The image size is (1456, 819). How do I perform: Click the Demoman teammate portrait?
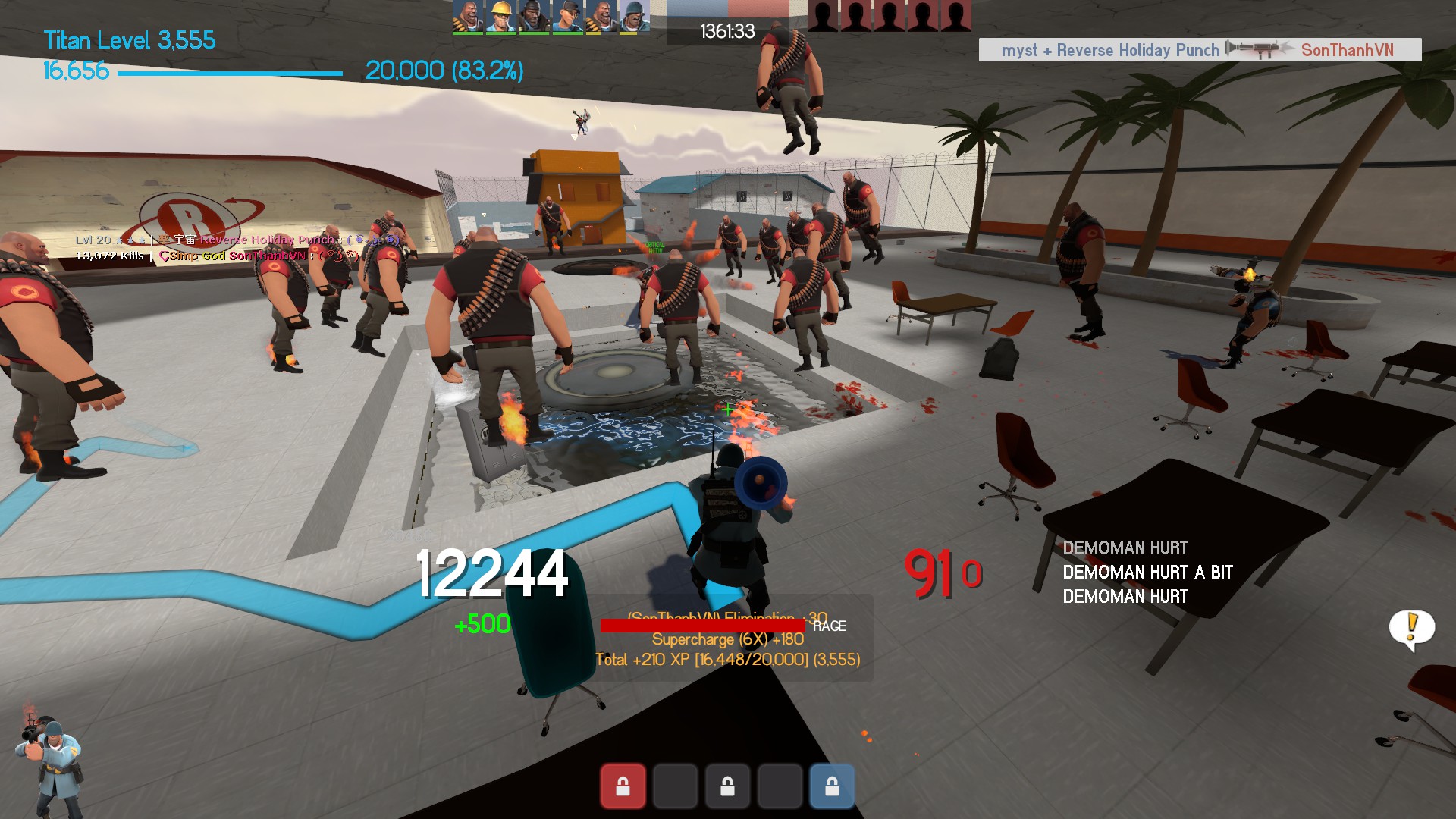click(x=533, y=17)
